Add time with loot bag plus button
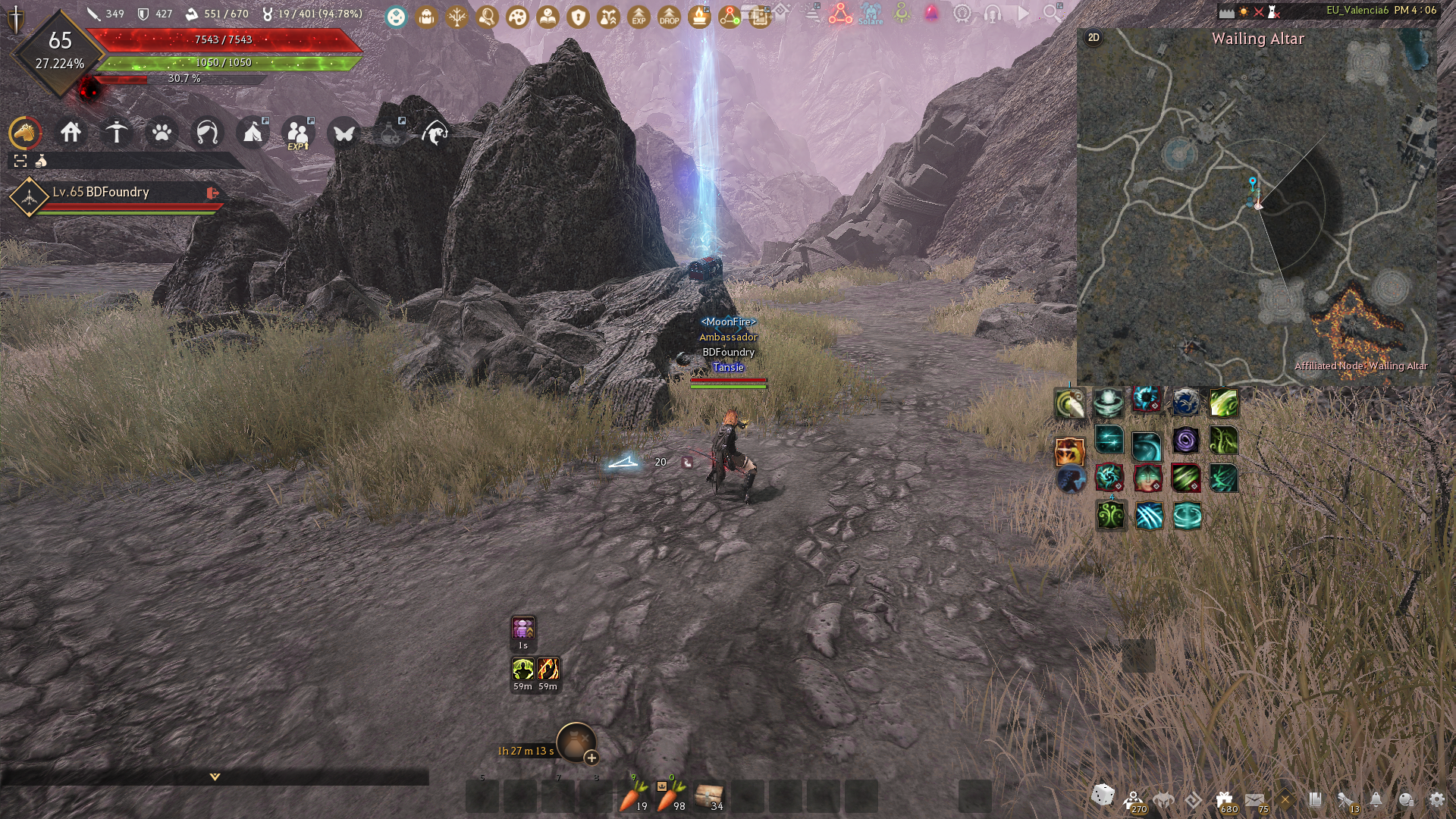 pyautogui.click(x=591, y=757)
